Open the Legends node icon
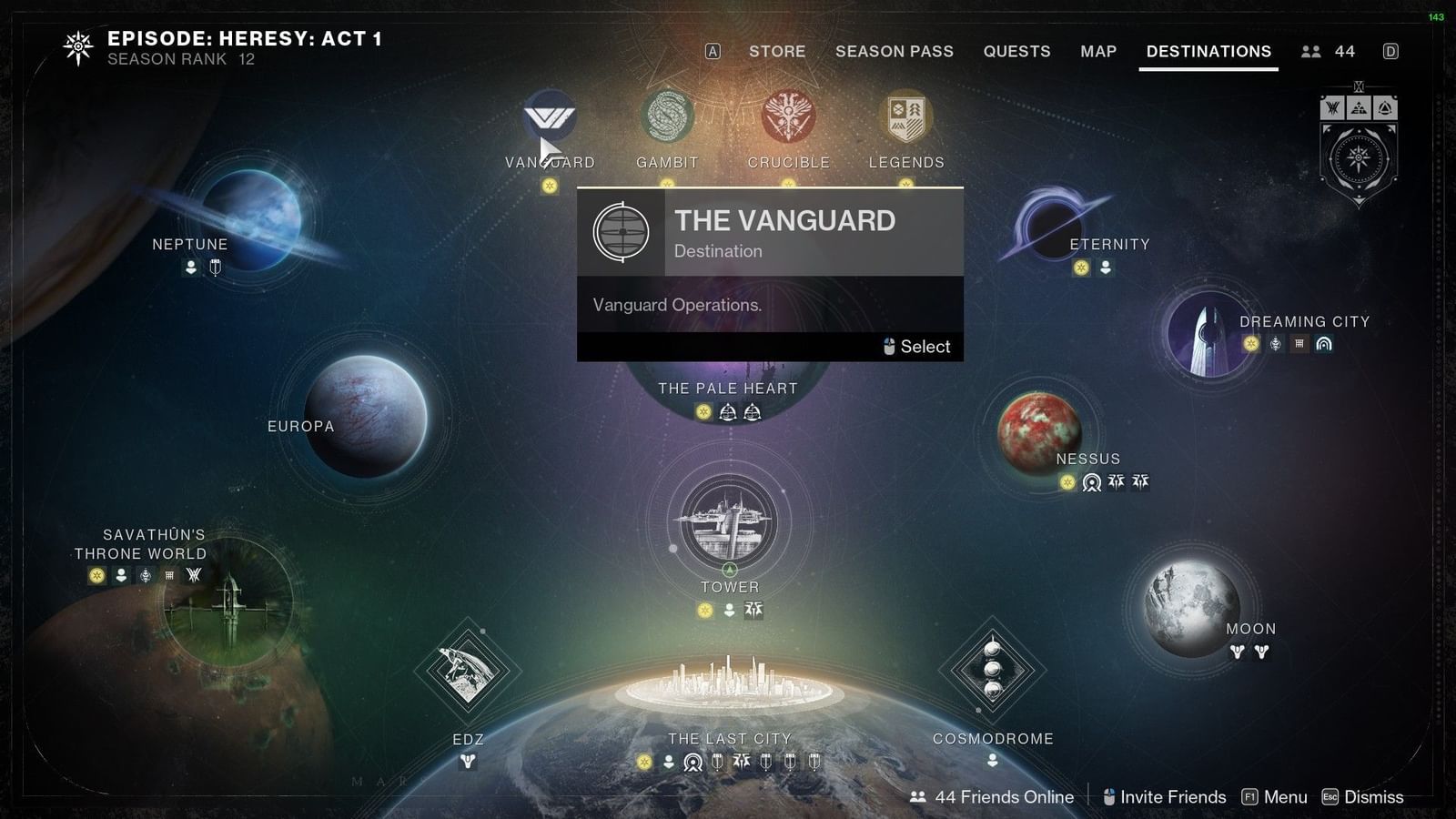Image resolution: width=1456 pixels, height=819 pixels. pos(905,118)
